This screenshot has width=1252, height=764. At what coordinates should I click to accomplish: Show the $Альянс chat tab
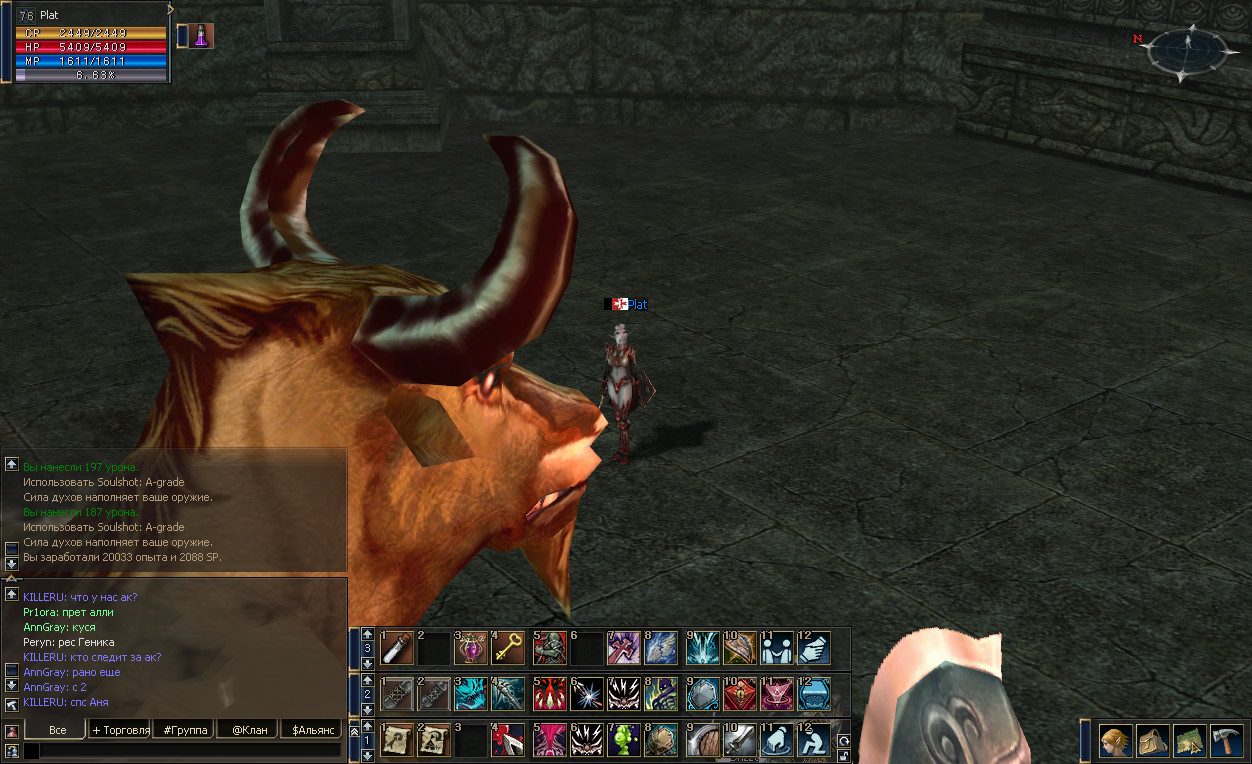[311, 730]
